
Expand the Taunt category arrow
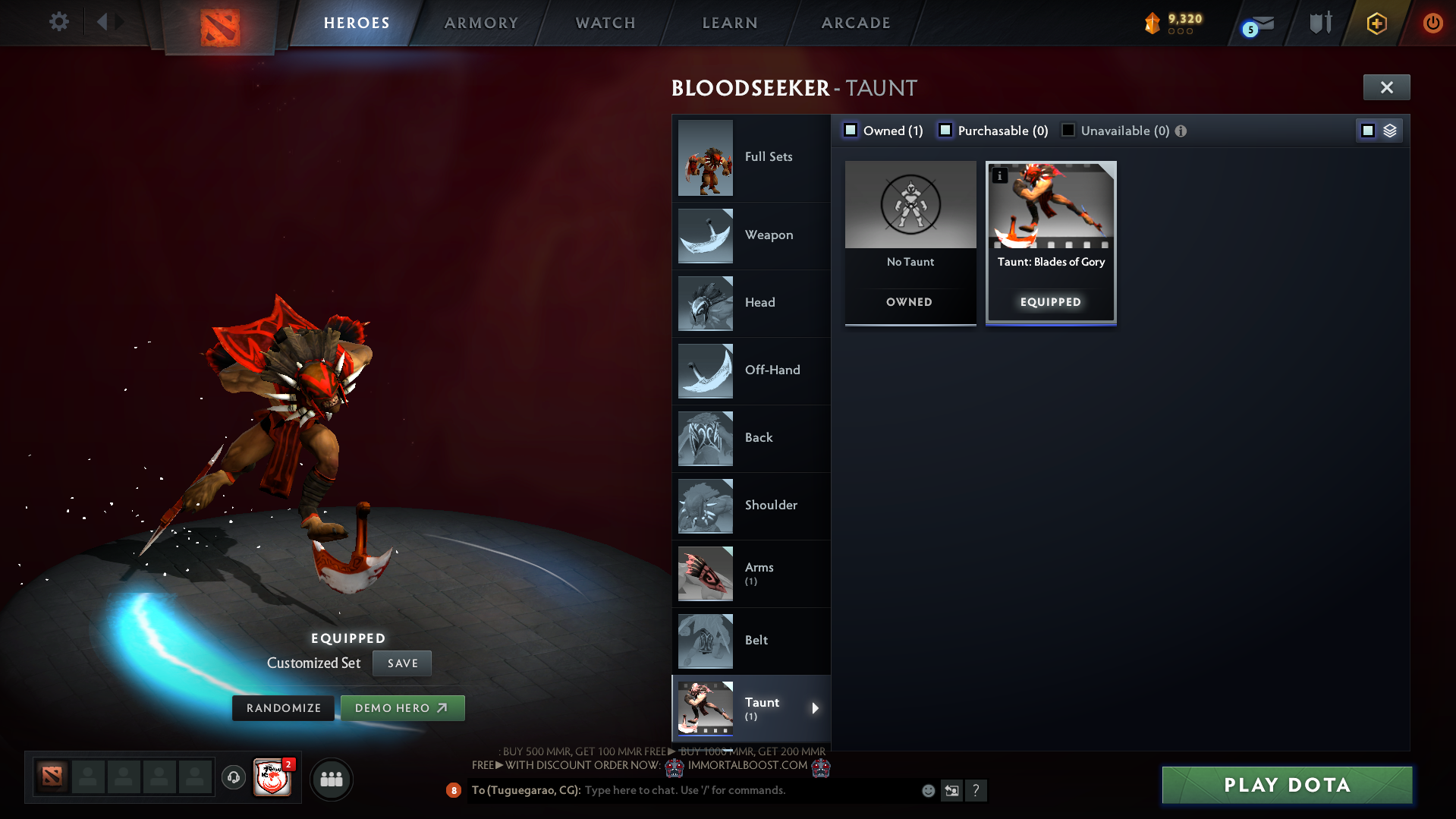click(816, 708)
